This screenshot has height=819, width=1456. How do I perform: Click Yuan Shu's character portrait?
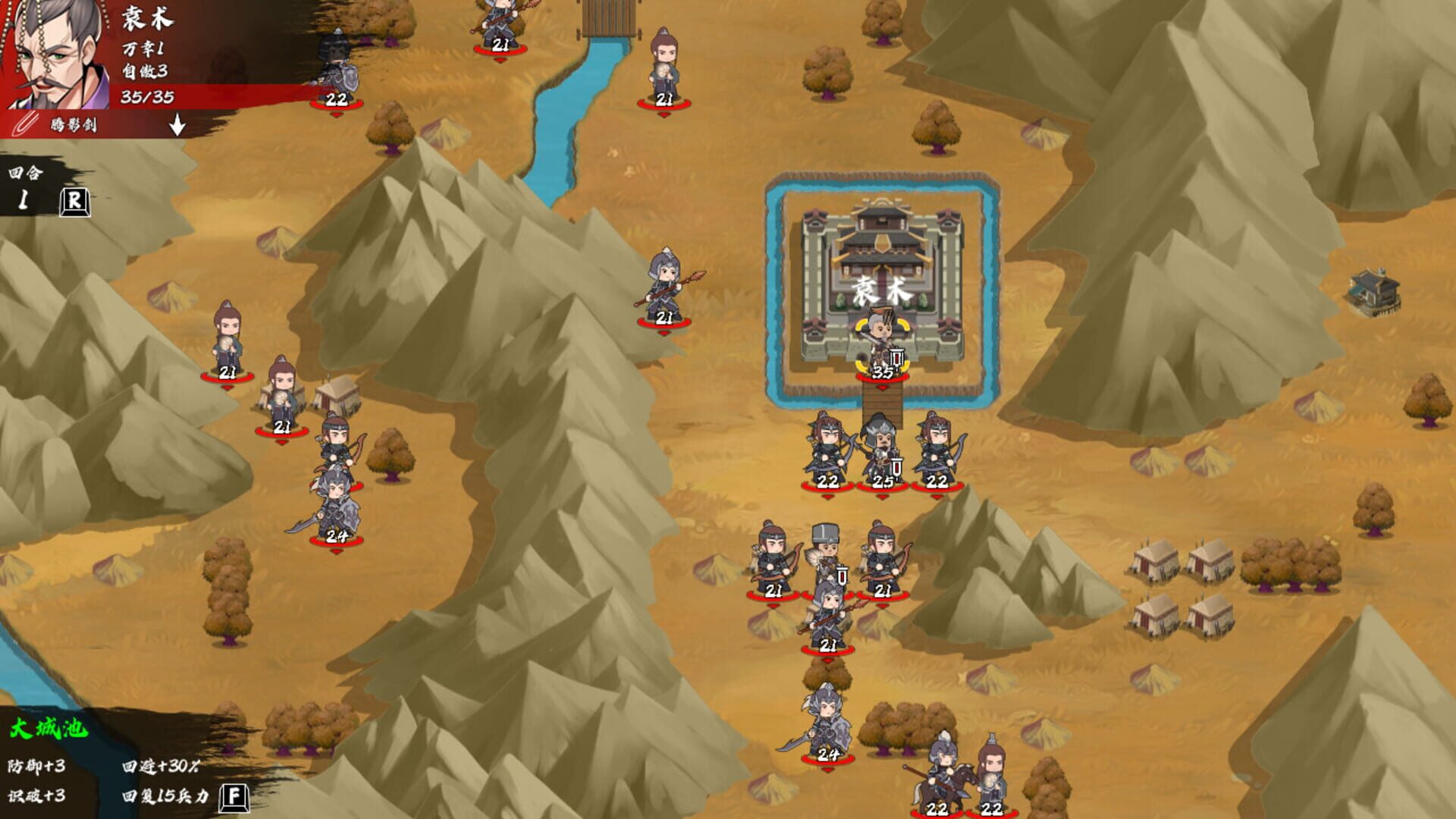click(x=53, y=53)
